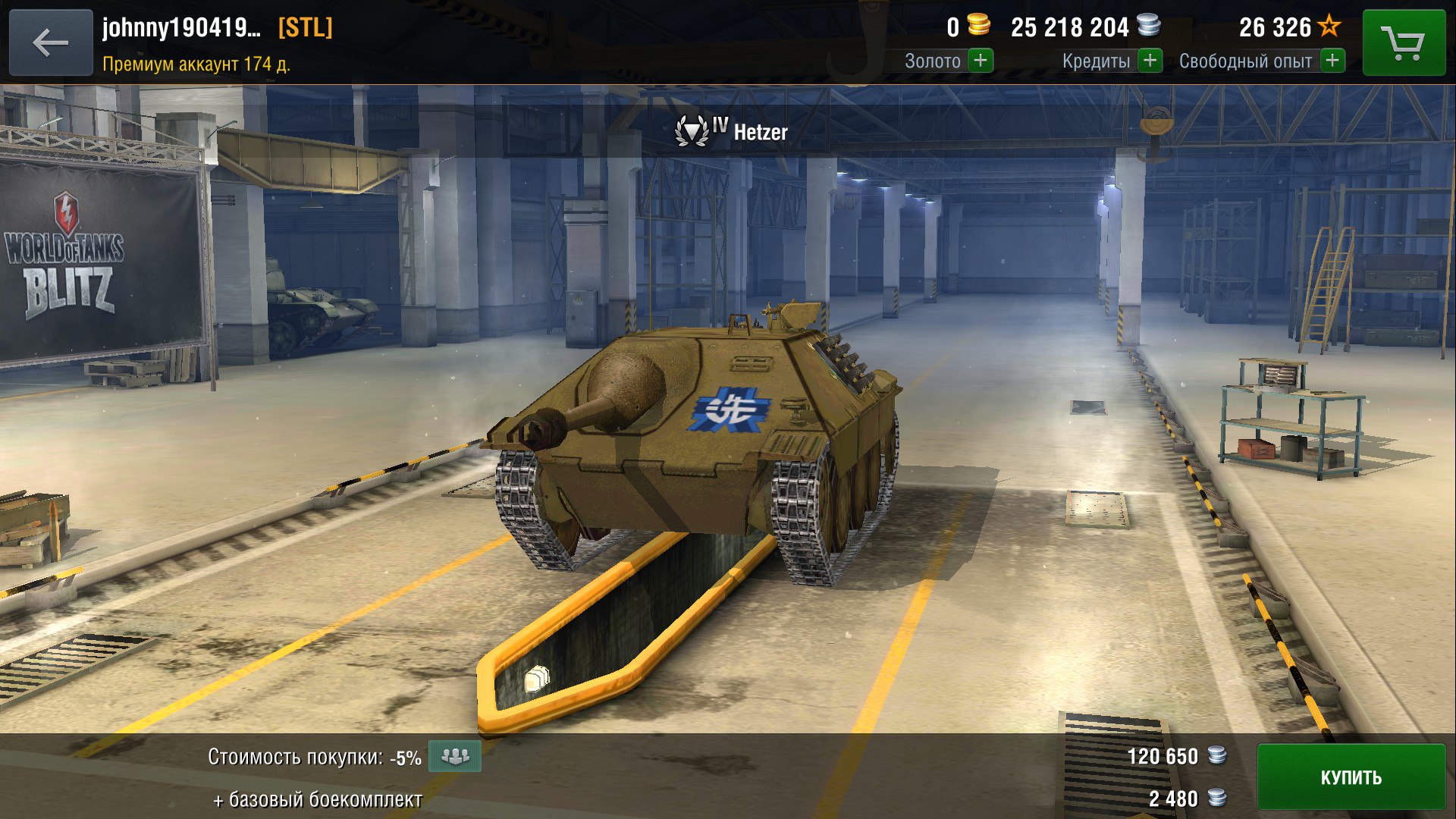Buy the Hetzer with the Купить button

pyautogui.click(x=1351, y=777)
